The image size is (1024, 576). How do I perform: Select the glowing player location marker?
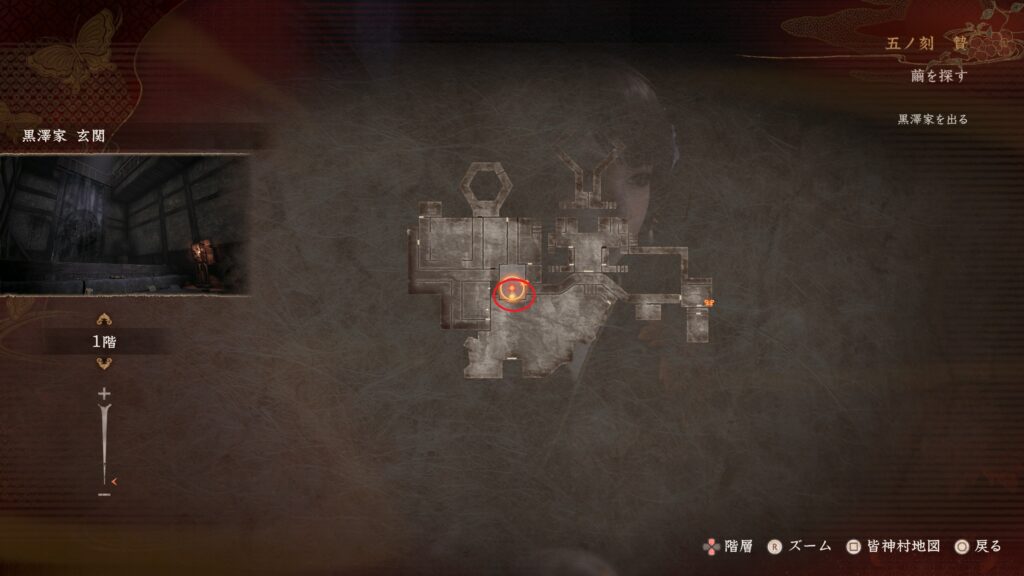click(x=514, y=293)
